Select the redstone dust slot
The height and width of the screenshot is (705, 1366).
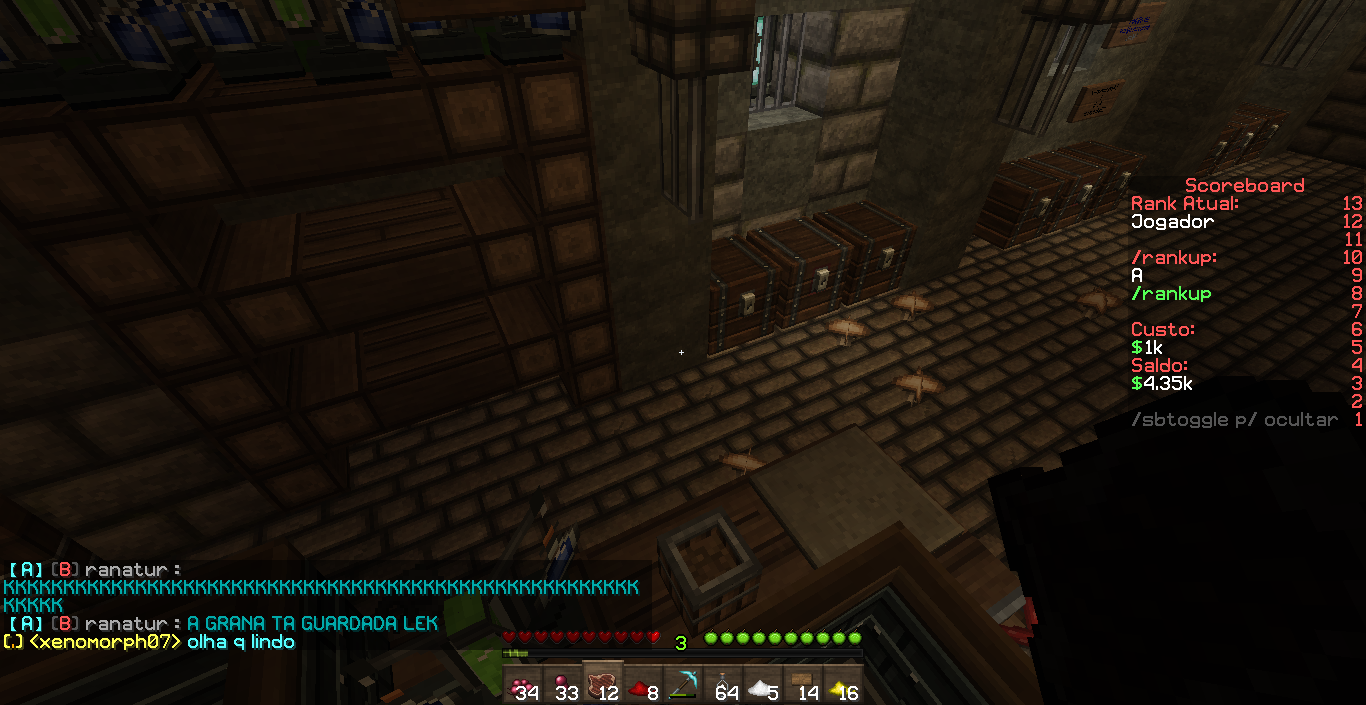coord(643,684)
